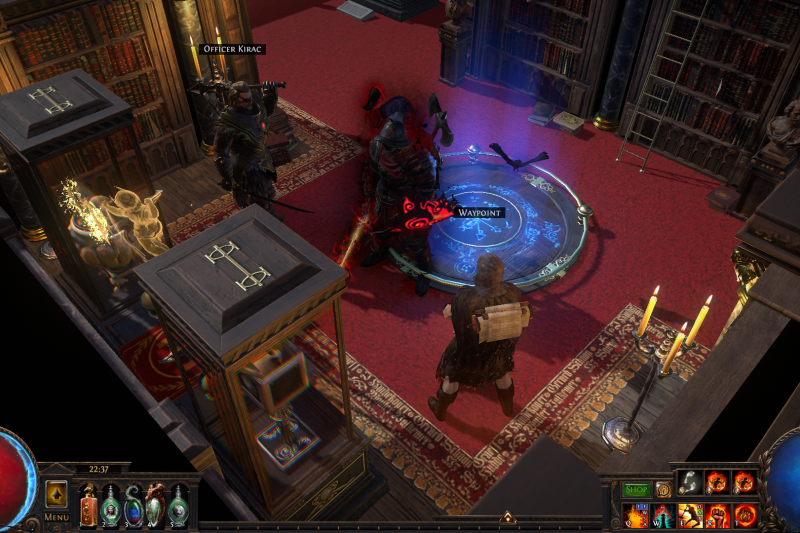Activate the flame skill bound to Q
The image size is (800, 533).
click(636, 515)
